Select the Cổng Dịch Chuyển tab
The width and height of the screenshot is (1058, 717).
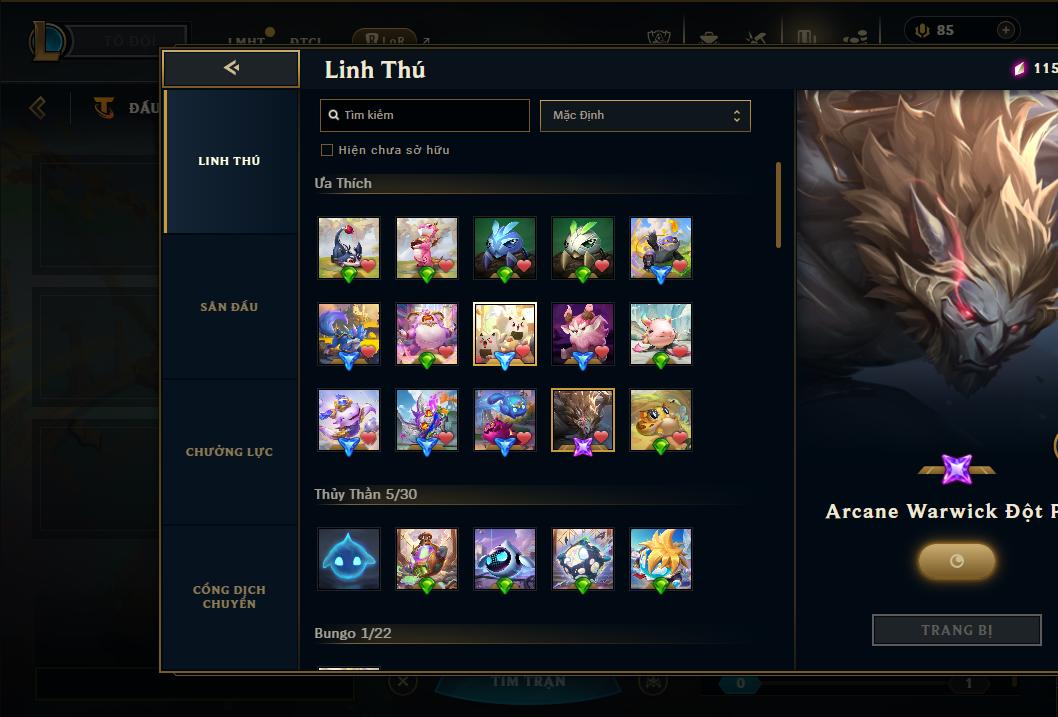(229, 597)
